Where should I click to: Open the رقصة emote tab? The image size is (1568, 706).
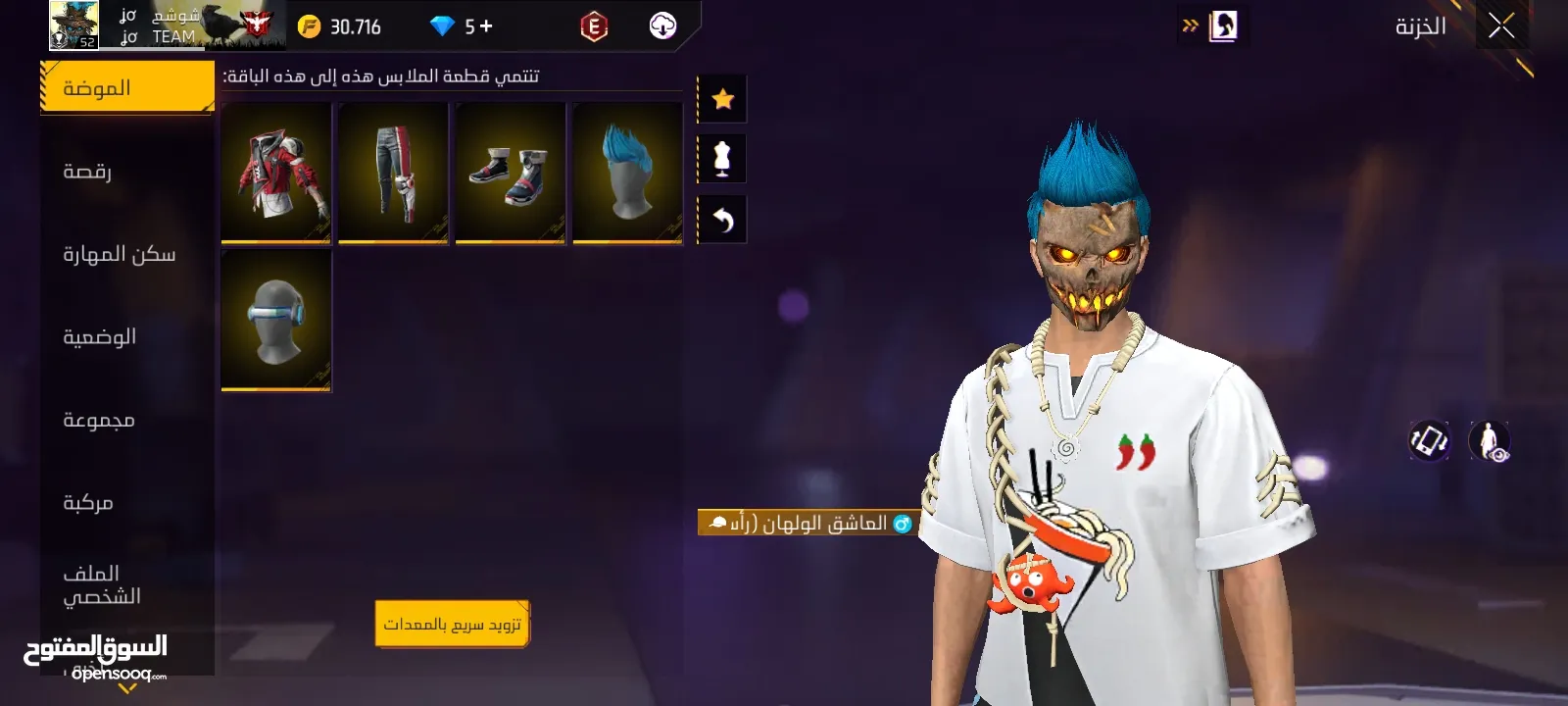(126, 172)
